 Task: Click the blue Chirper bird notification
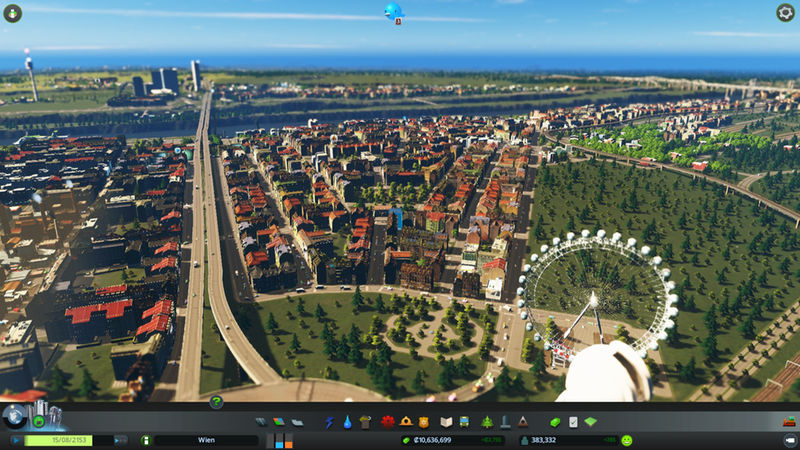(392, 11)
